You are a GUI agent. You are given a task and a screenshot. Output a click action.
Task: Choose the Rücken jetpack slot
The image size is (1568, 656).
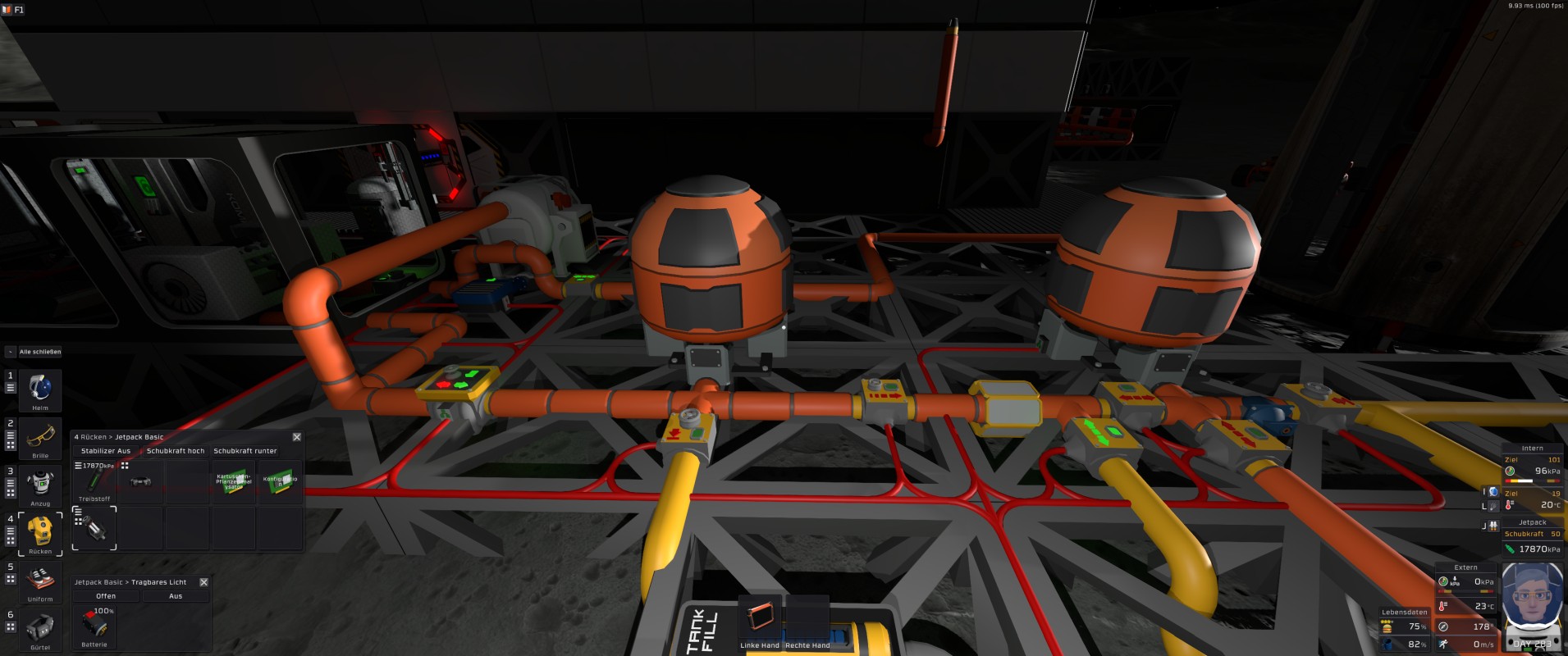pos(40,532)
